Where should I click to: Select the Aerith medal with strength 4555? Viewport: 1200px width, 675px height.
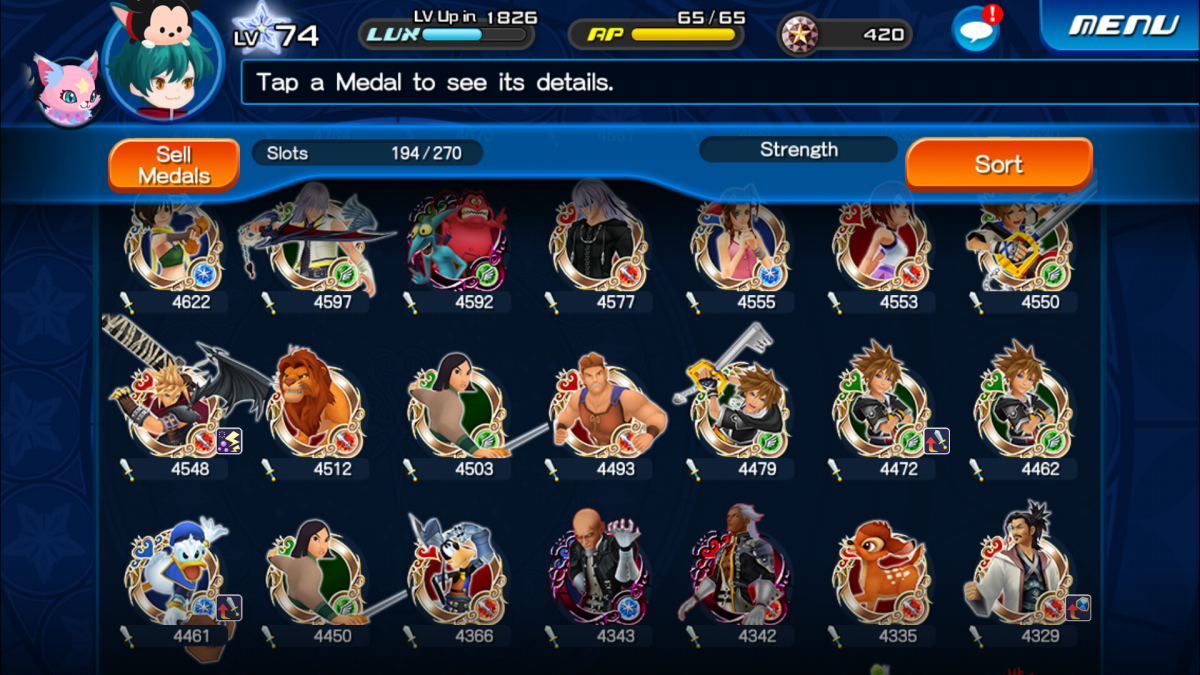point(740,245)
